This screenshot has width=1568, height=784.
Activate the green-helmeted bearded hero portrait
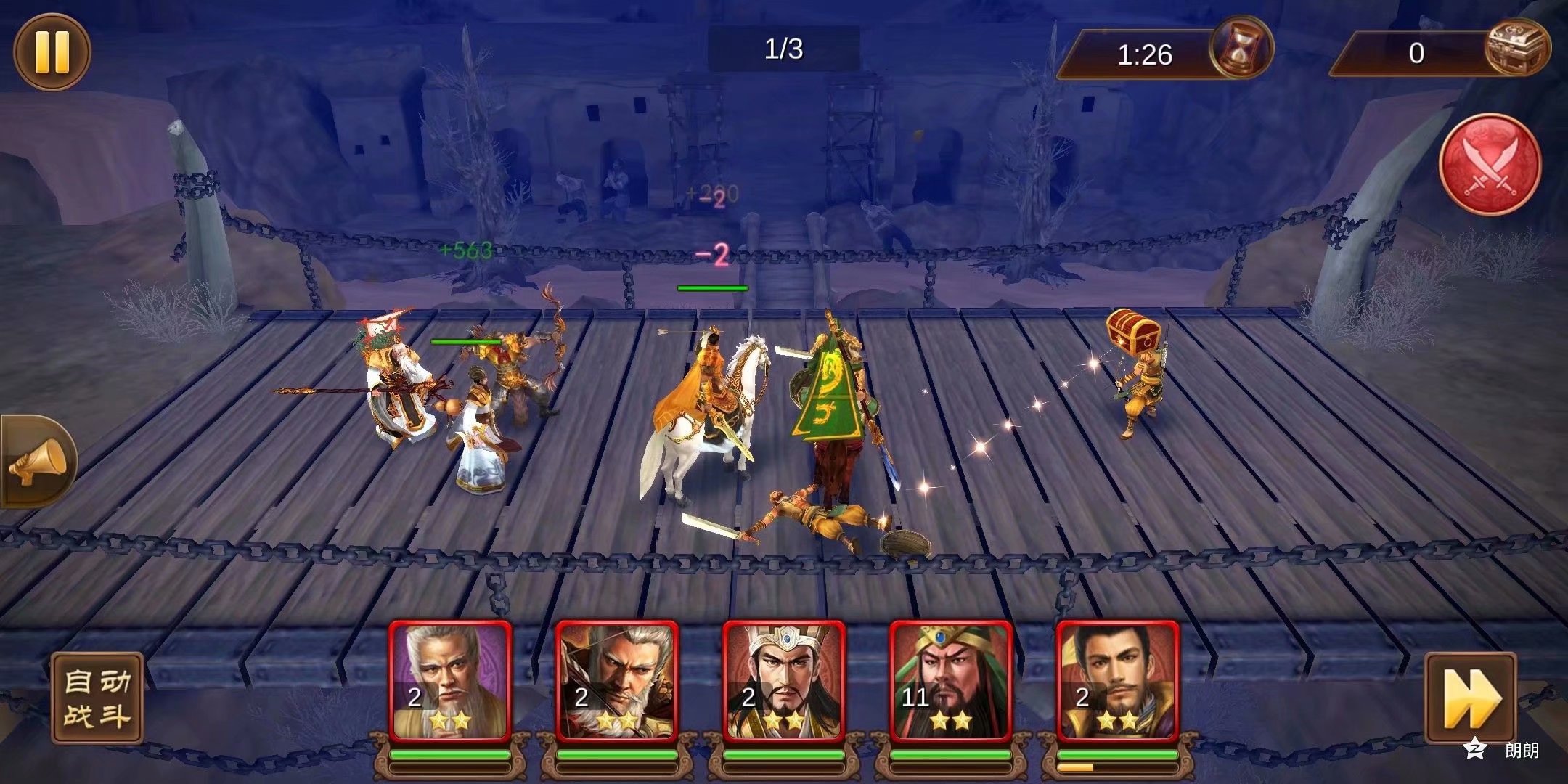(x=950, y=680)
